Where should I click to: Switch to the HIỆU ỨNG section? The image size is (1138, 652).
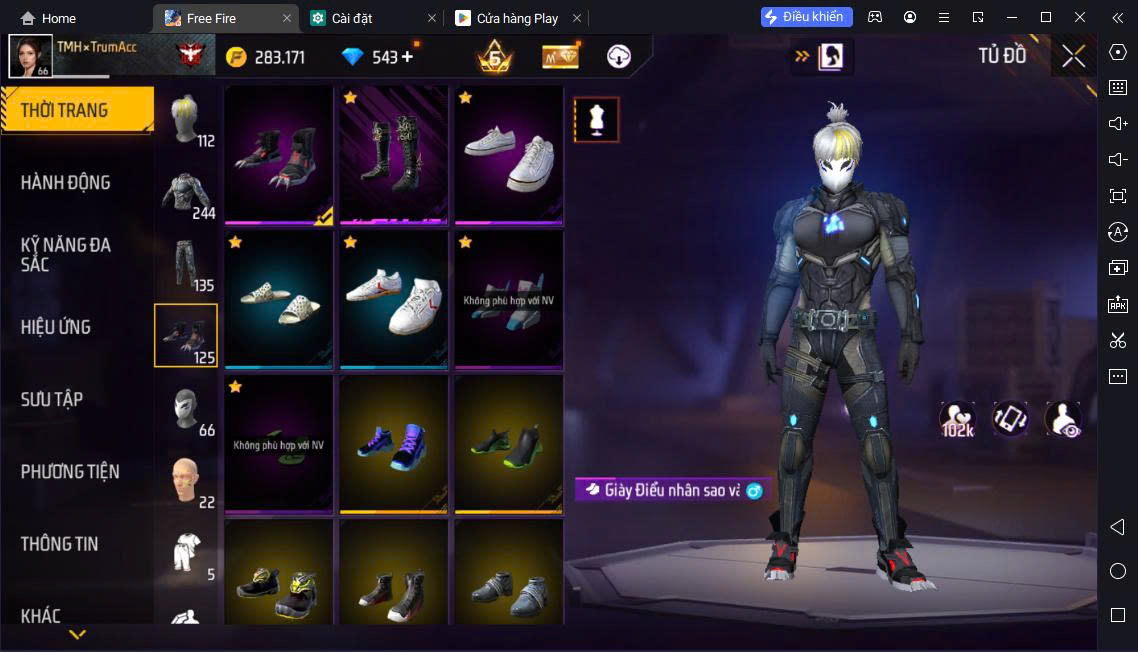56,327
